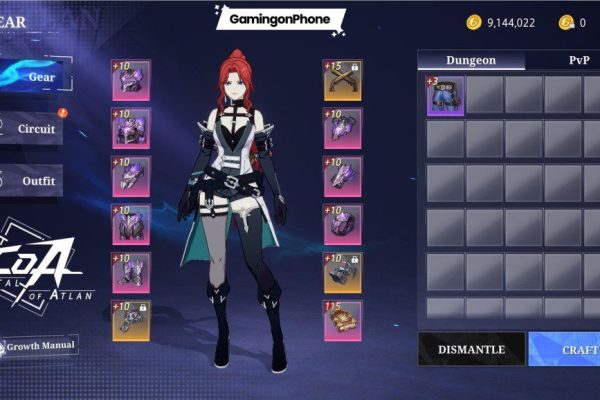
Task: Click the gold coin currency icon
Action: point(473,22)
